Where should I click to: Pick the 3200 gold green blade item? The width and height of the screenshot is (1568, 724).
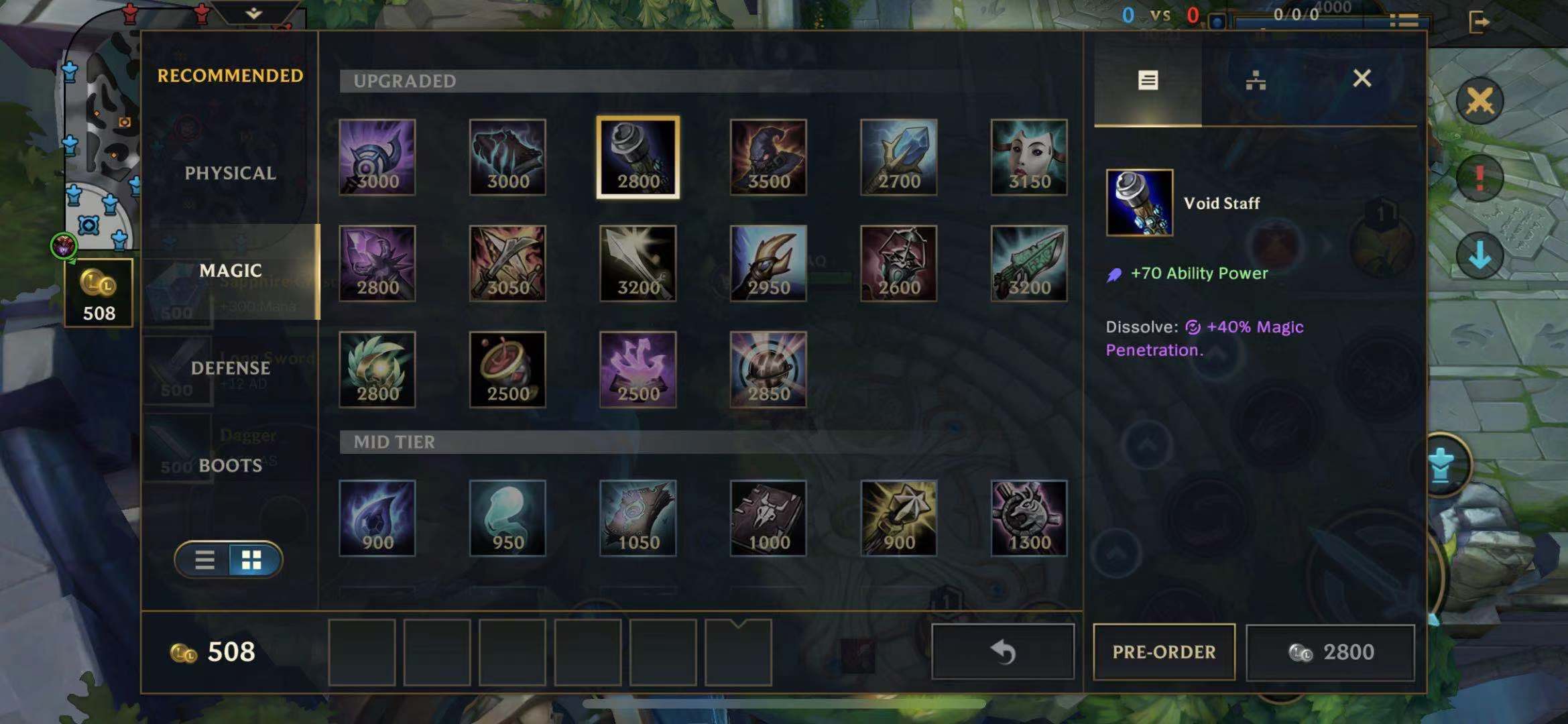1029,263
